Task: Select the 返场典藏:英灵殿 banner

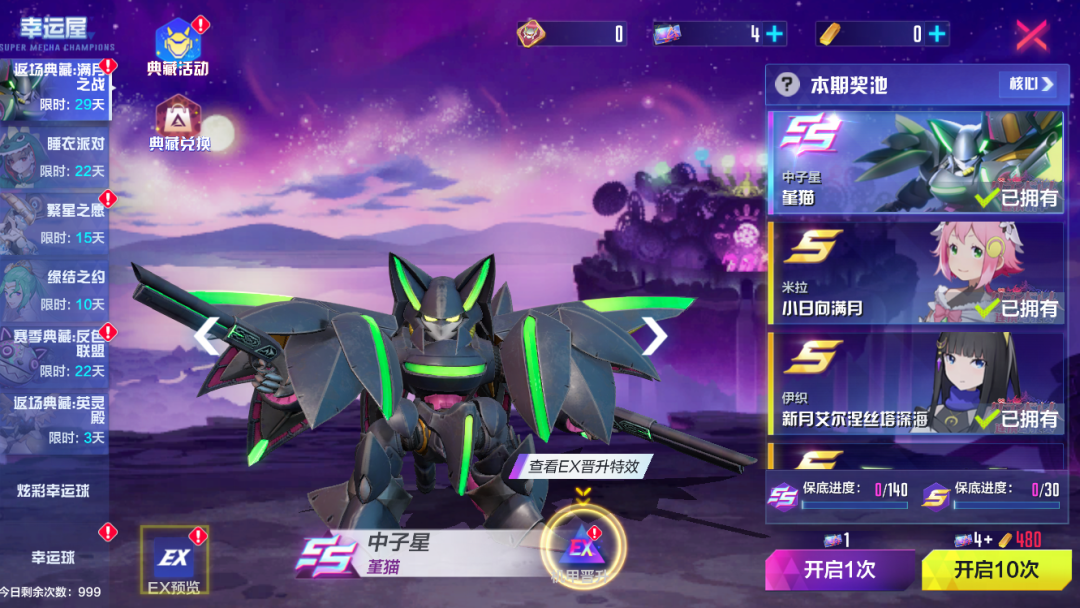Action: 55,419
